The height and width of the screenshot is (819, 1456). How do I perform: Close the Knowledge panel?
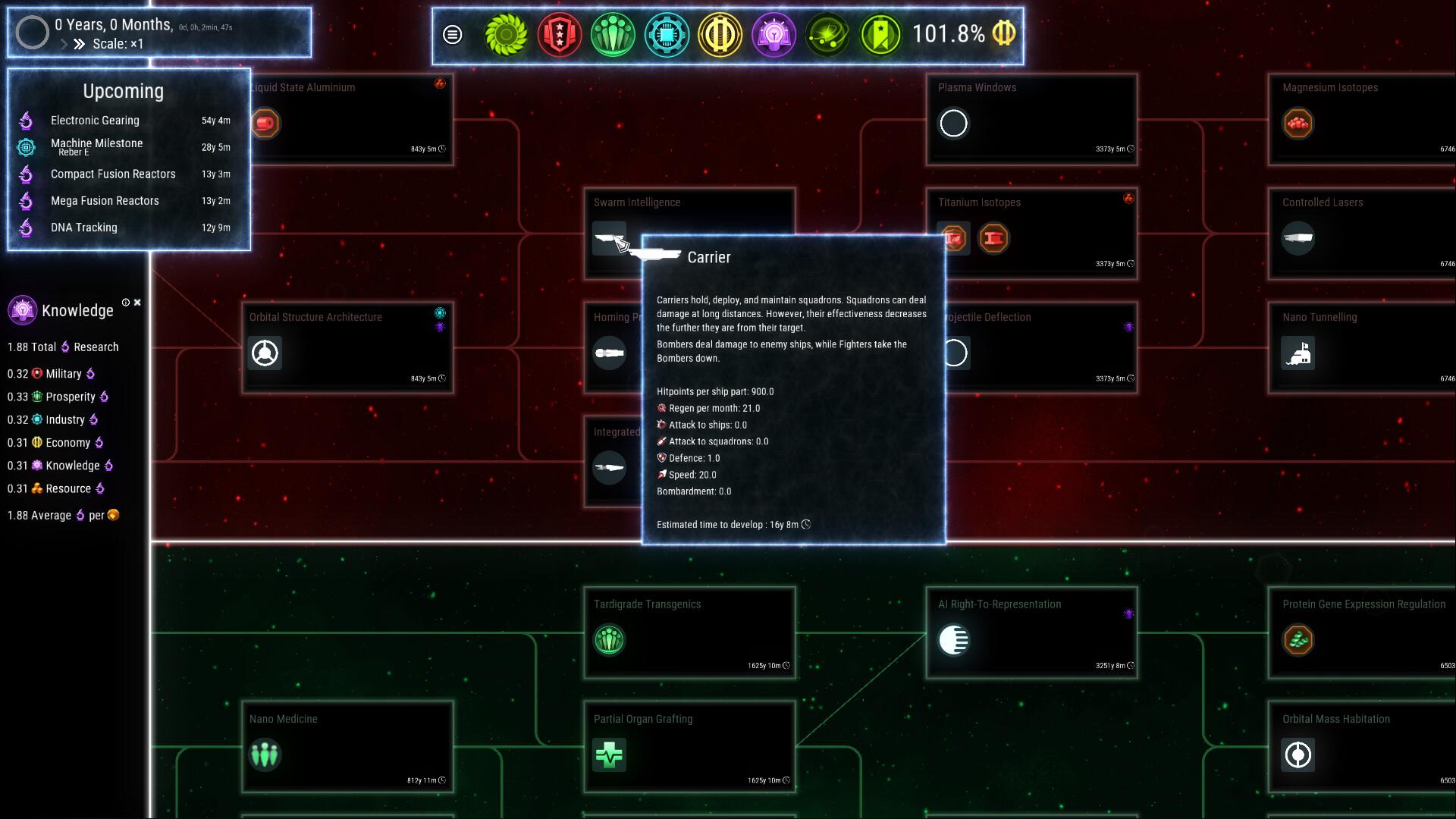point(137,303)
